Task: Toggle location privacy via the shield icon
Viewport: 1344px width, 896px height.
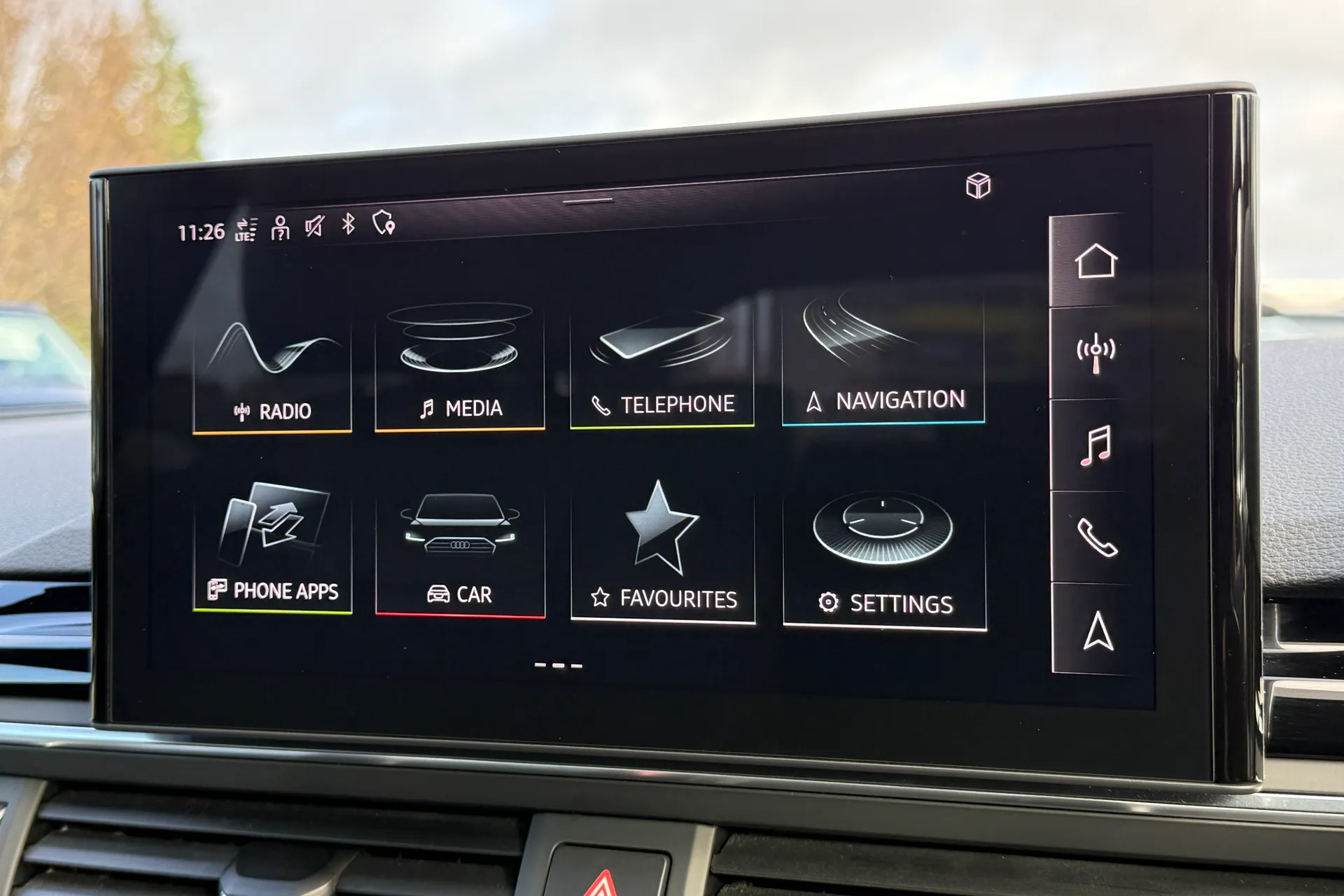Action: point(386,227)
